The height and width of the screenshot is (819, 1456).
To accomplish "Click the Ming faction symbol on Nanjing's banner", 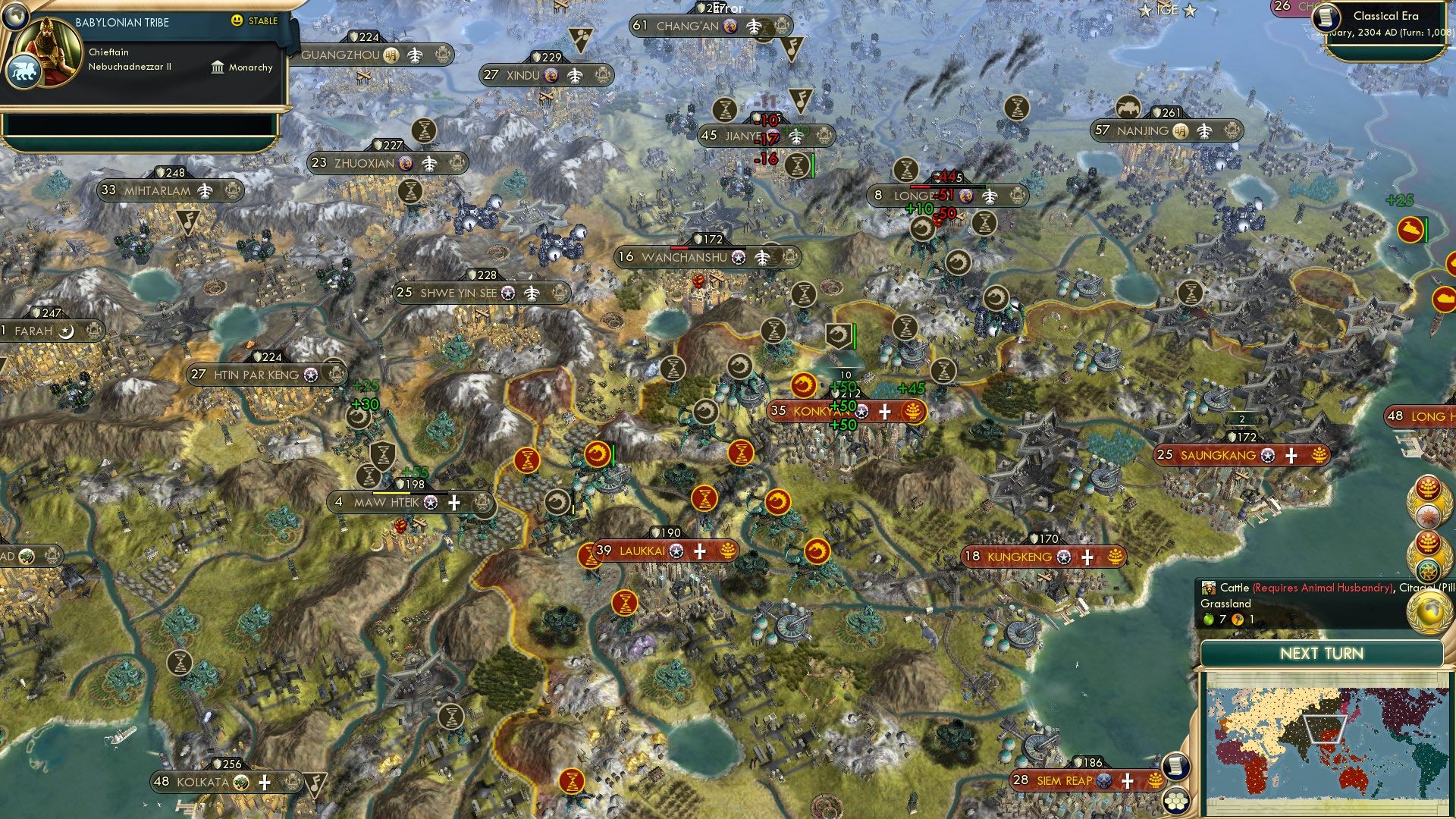I will [1181, 131].
